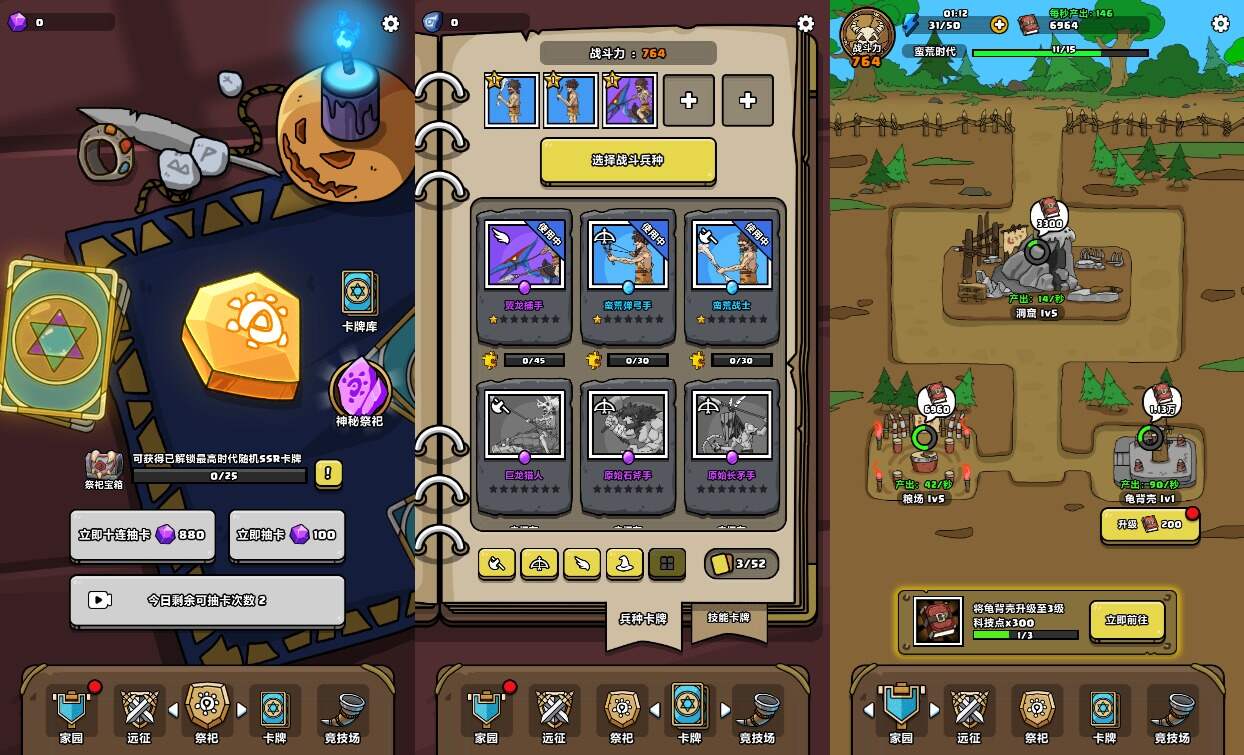
Task: Show info with the yellow exclamation button
Action: coord(329,473)
